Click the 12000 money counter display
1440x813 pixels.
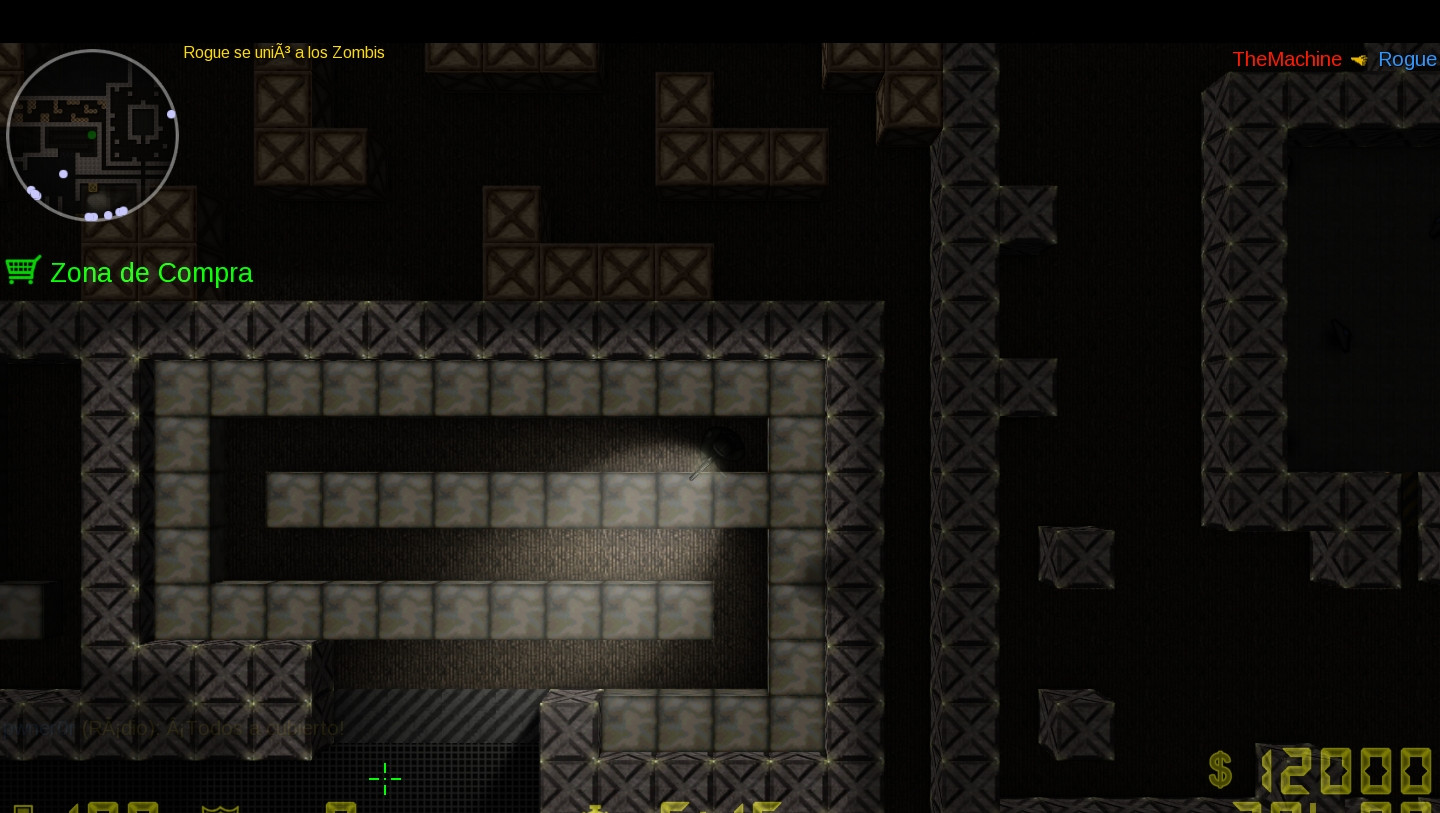click(1350, 770)
